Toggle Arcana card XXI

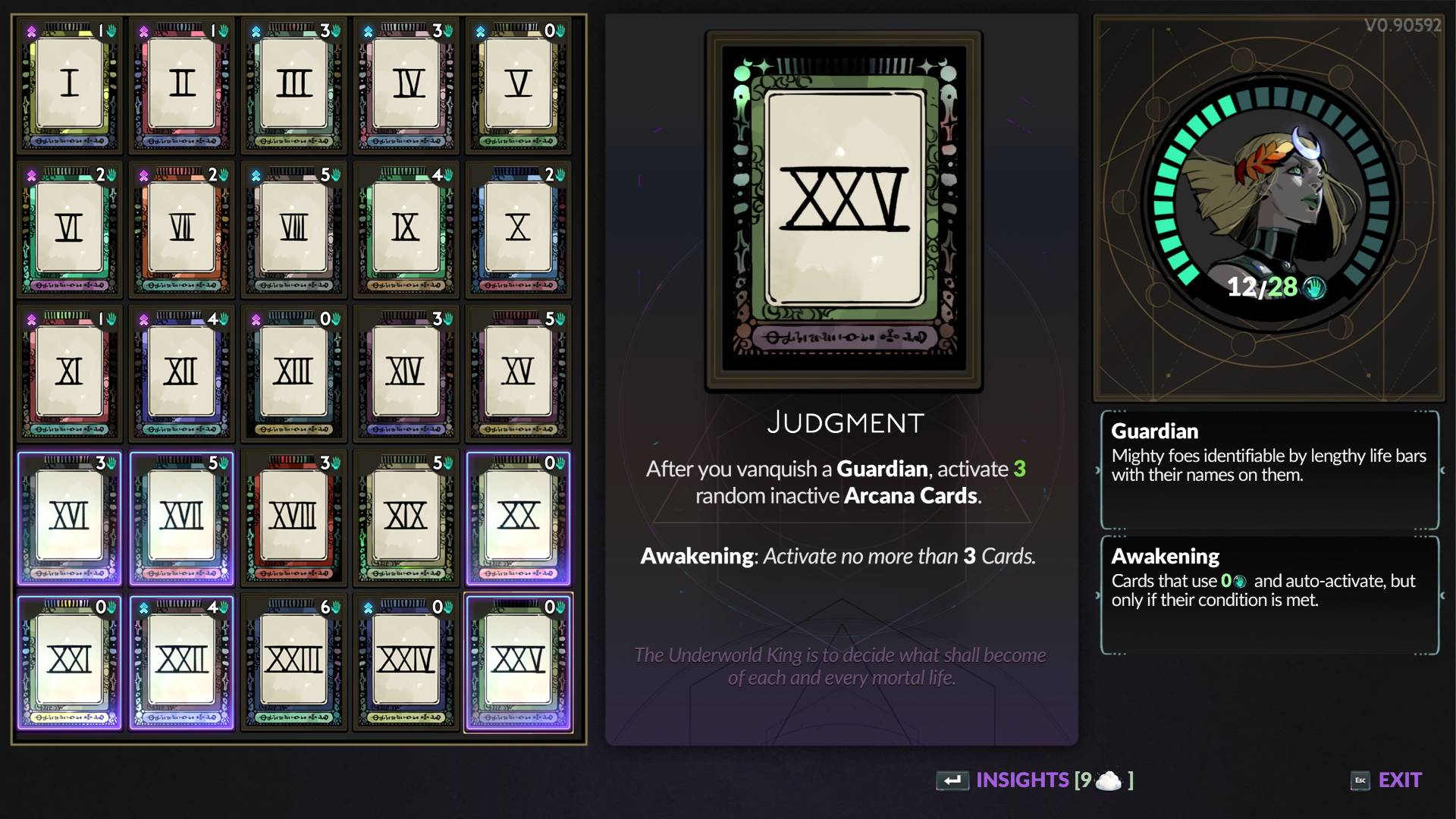[x=70, y=661]
